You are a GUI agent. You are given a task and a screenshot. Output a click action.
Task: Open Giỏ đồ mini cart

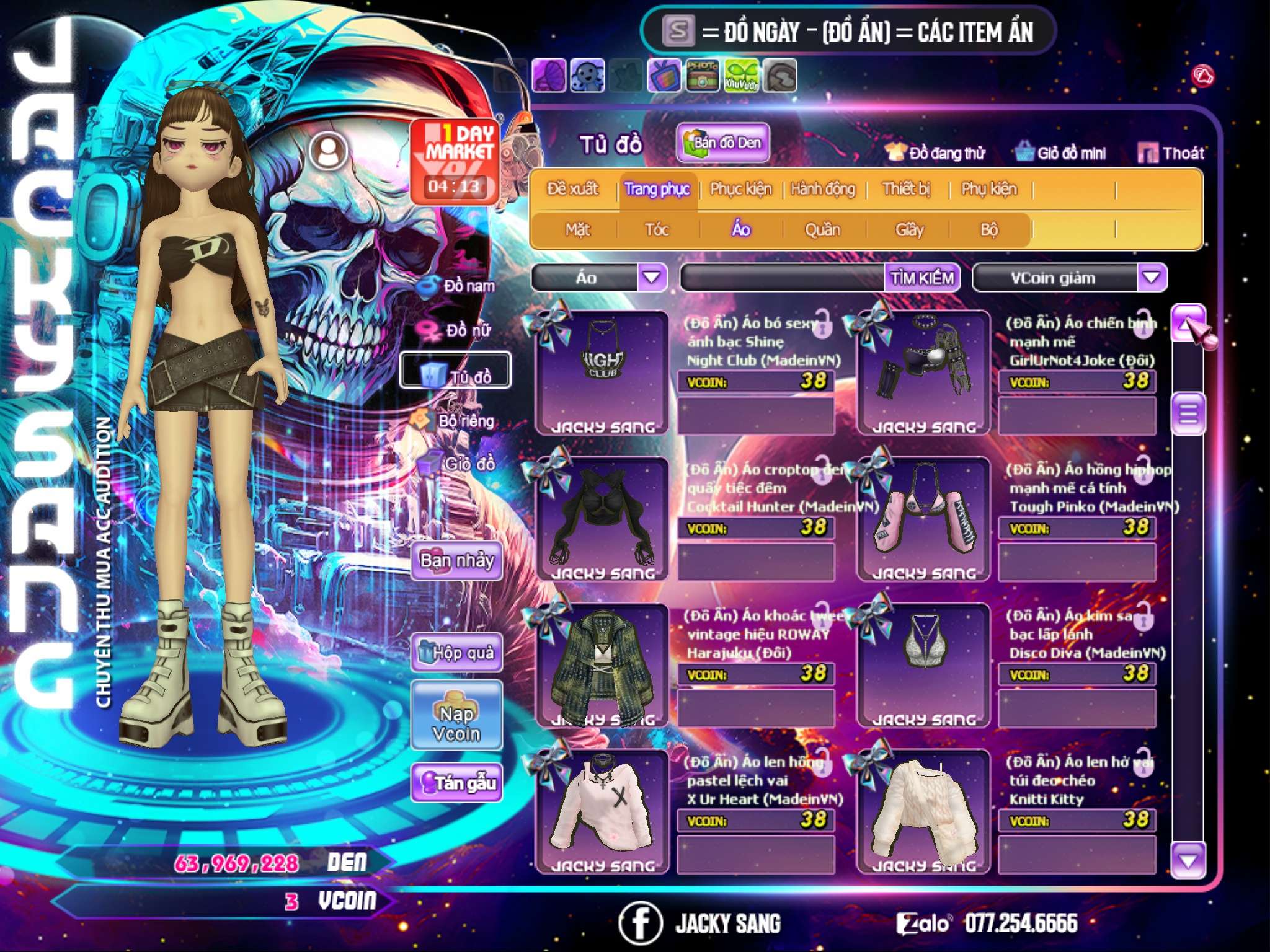(1061, 153)
